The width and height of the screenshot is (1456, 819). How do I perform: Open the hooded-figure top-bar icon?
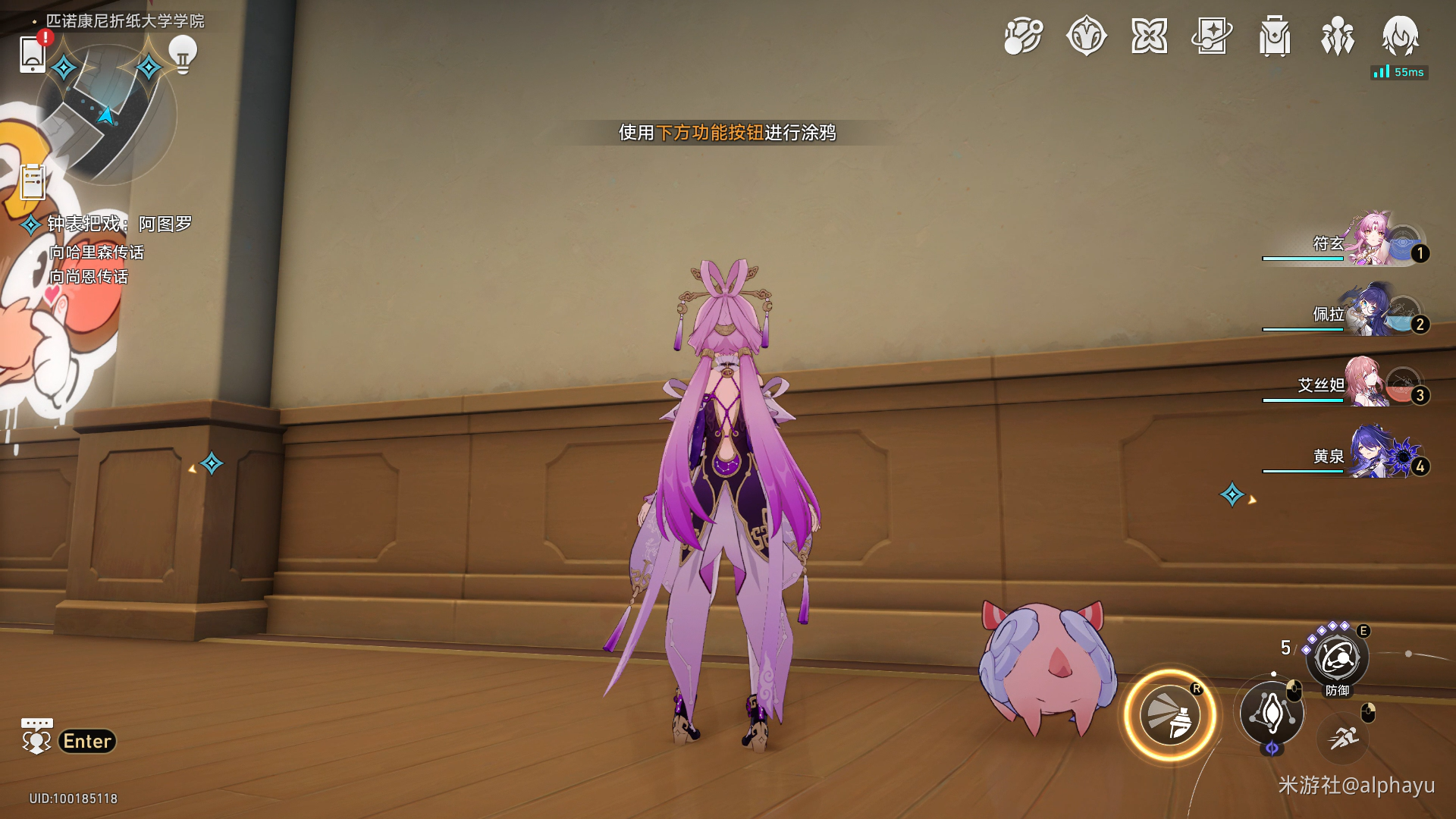pyautogui.click(x=1400, y=36)
